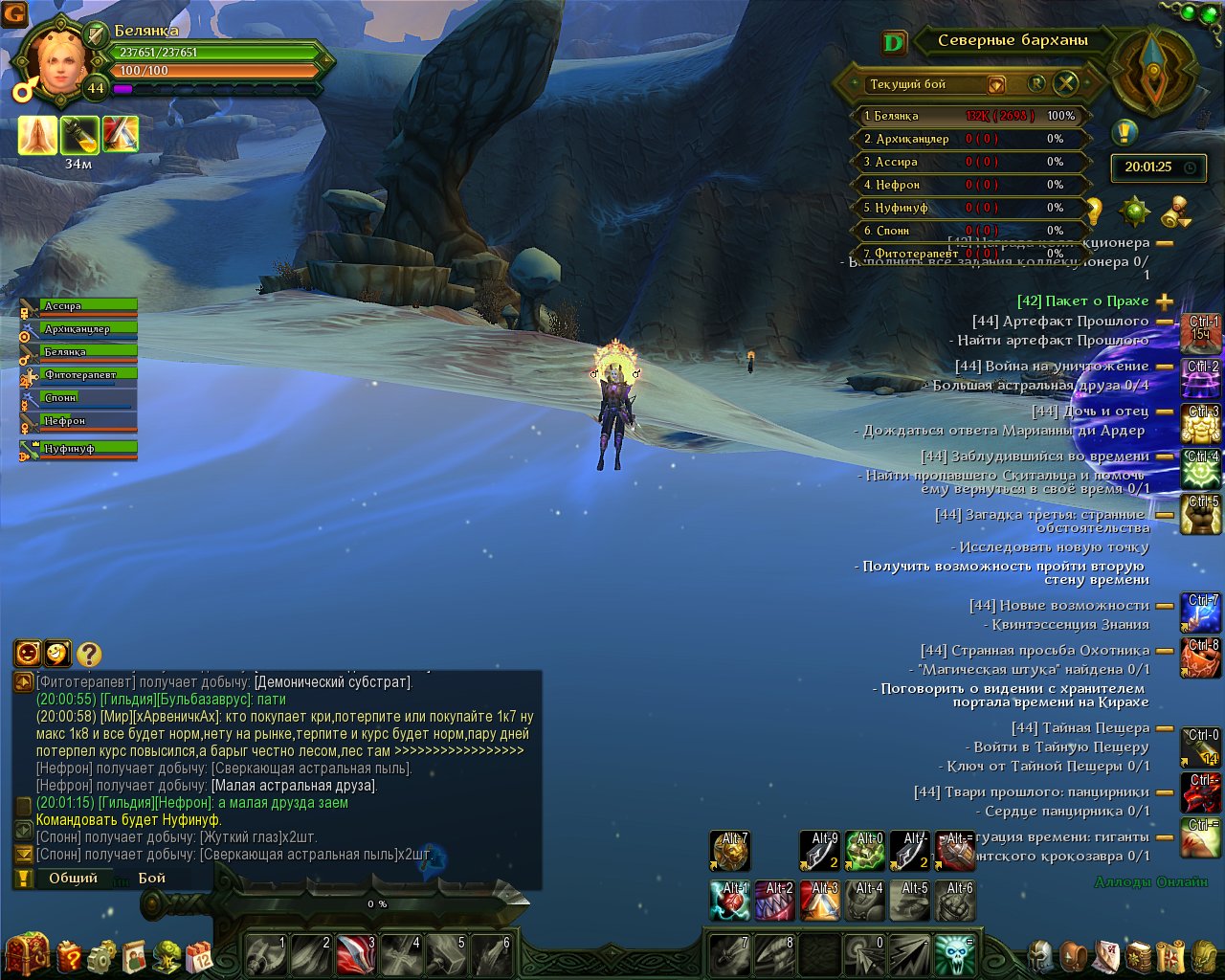Screen dimensions: 1225x980
Task: Expand the 'Пакет о Прахе' quest entry
Action: coord(1165,301)
